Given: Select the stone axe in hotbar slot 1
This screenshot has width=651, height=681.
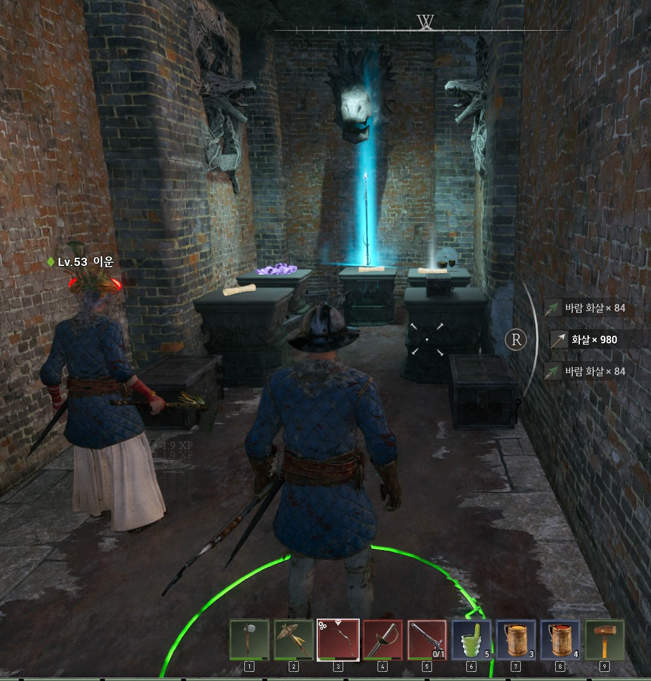Looking at the screenshot, I should click(x=249, y=639).
